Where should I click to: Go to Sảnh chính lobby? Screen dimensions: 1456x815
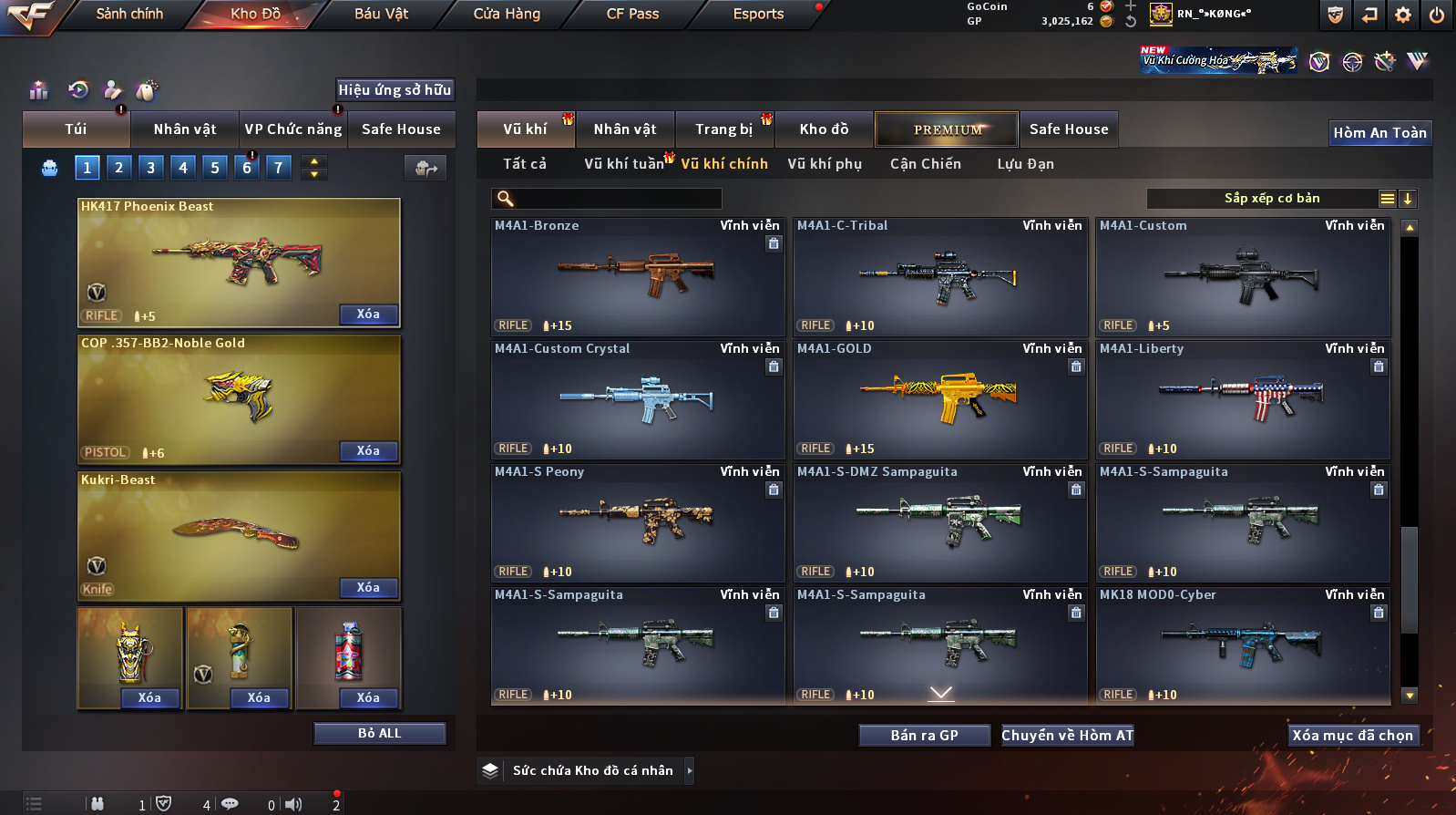click(129, 14)
